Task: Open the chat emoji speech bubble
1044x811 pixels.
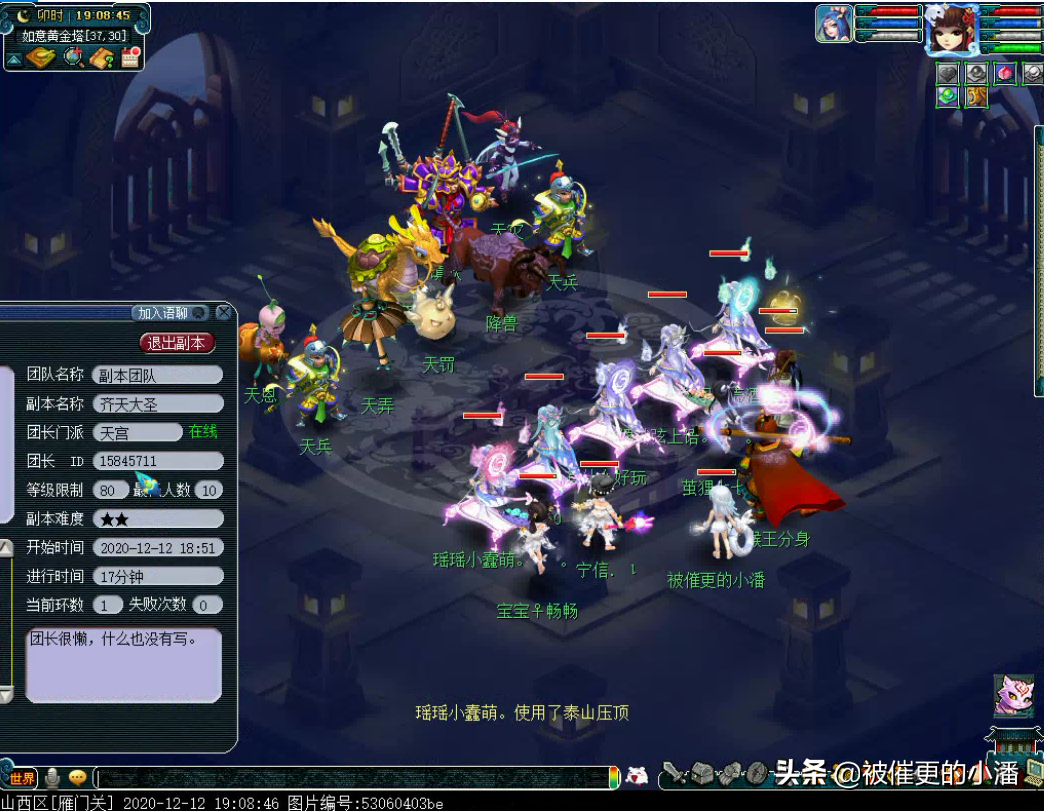Action: click(x=78, y=778)
